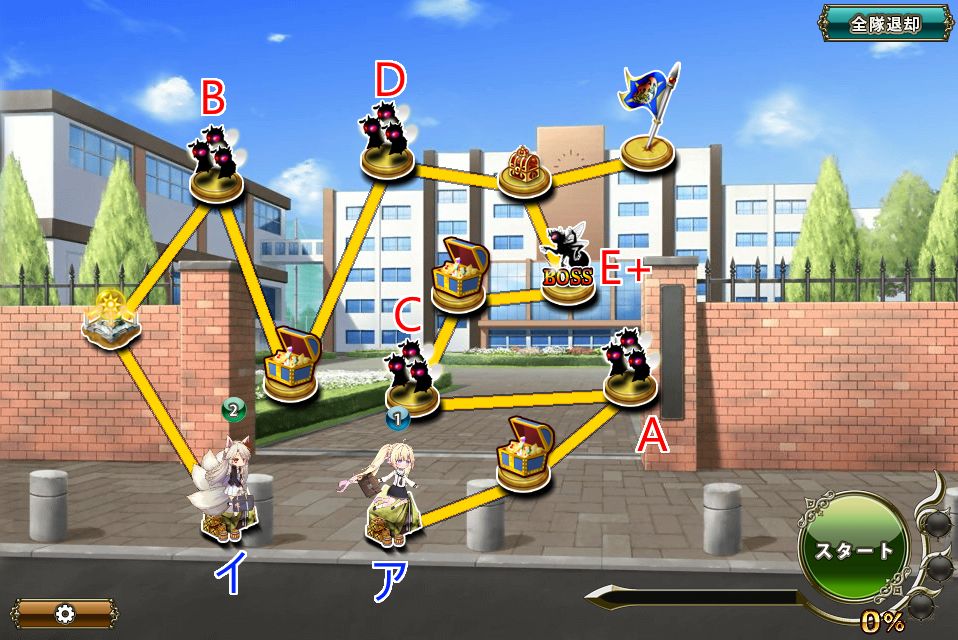Screen dimensions: 958x640
Task: Select the glowing sun panel node
Action: (110, 319)
